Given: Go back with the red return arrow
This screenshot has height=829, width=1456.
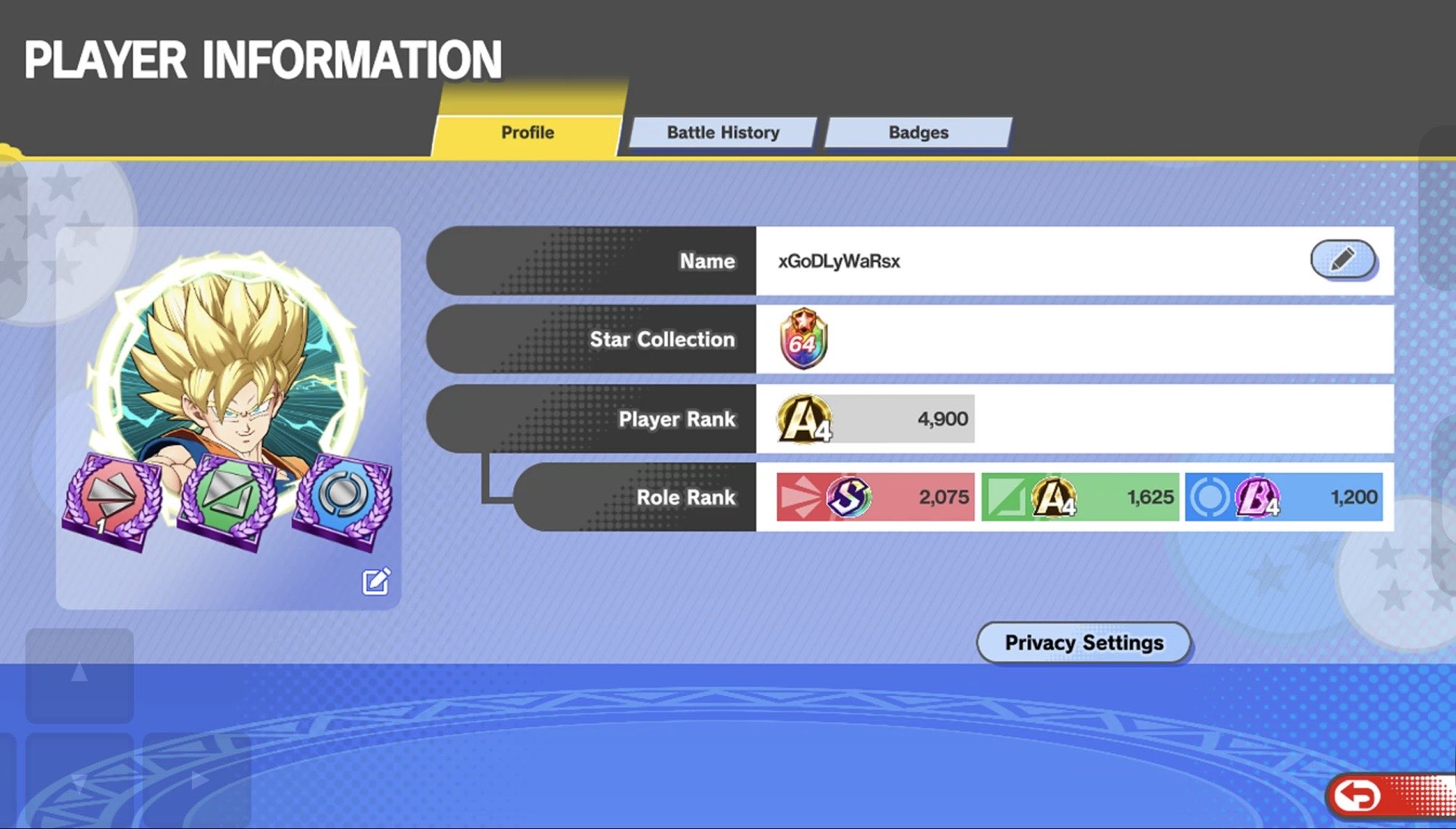Looking at the screenshot, I should pyautogui.click(x=1358, y=796).
